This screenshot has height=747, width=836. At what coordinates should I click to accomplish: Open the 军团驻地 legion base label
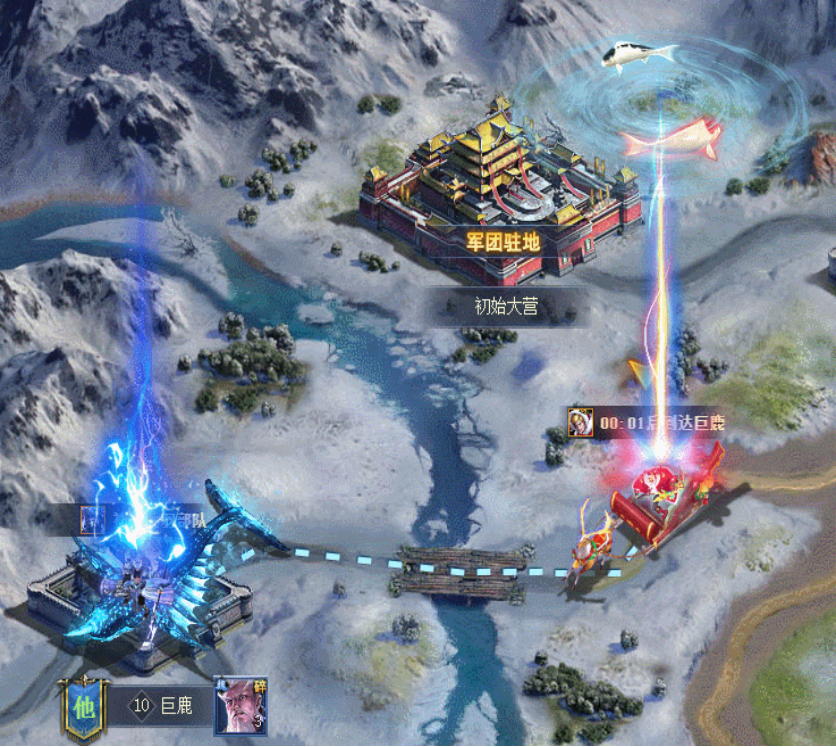503,242
